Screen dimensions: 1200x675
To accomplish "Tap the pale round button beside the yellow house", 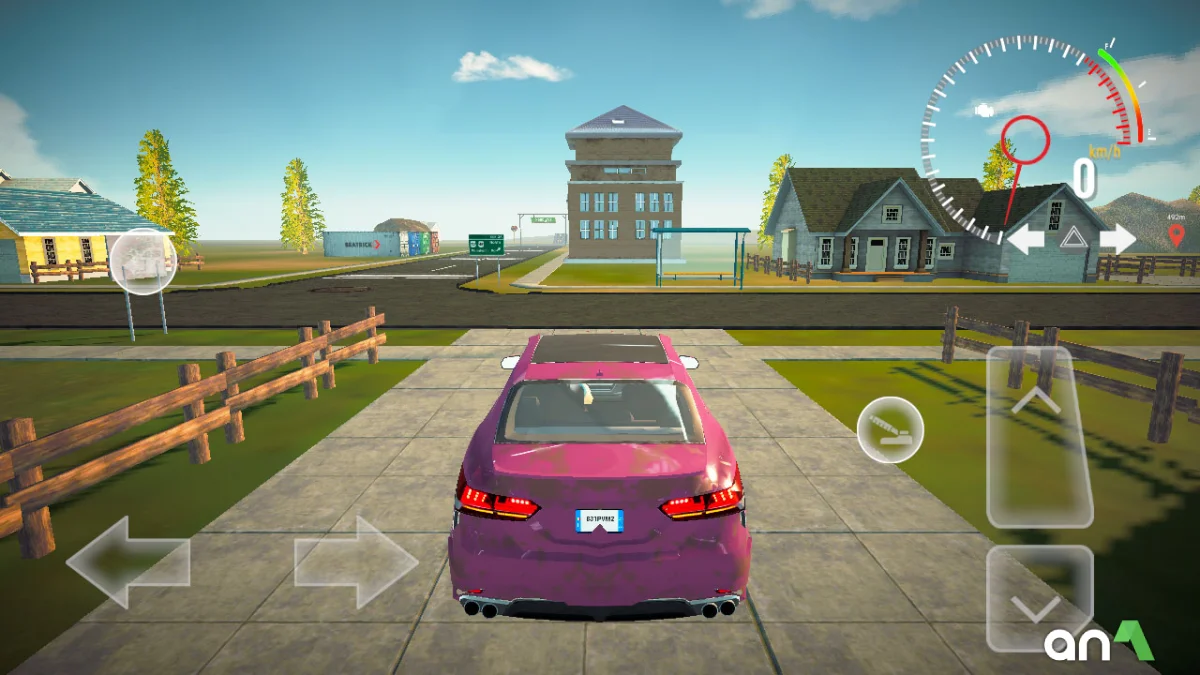I will [x=143, y=262].
